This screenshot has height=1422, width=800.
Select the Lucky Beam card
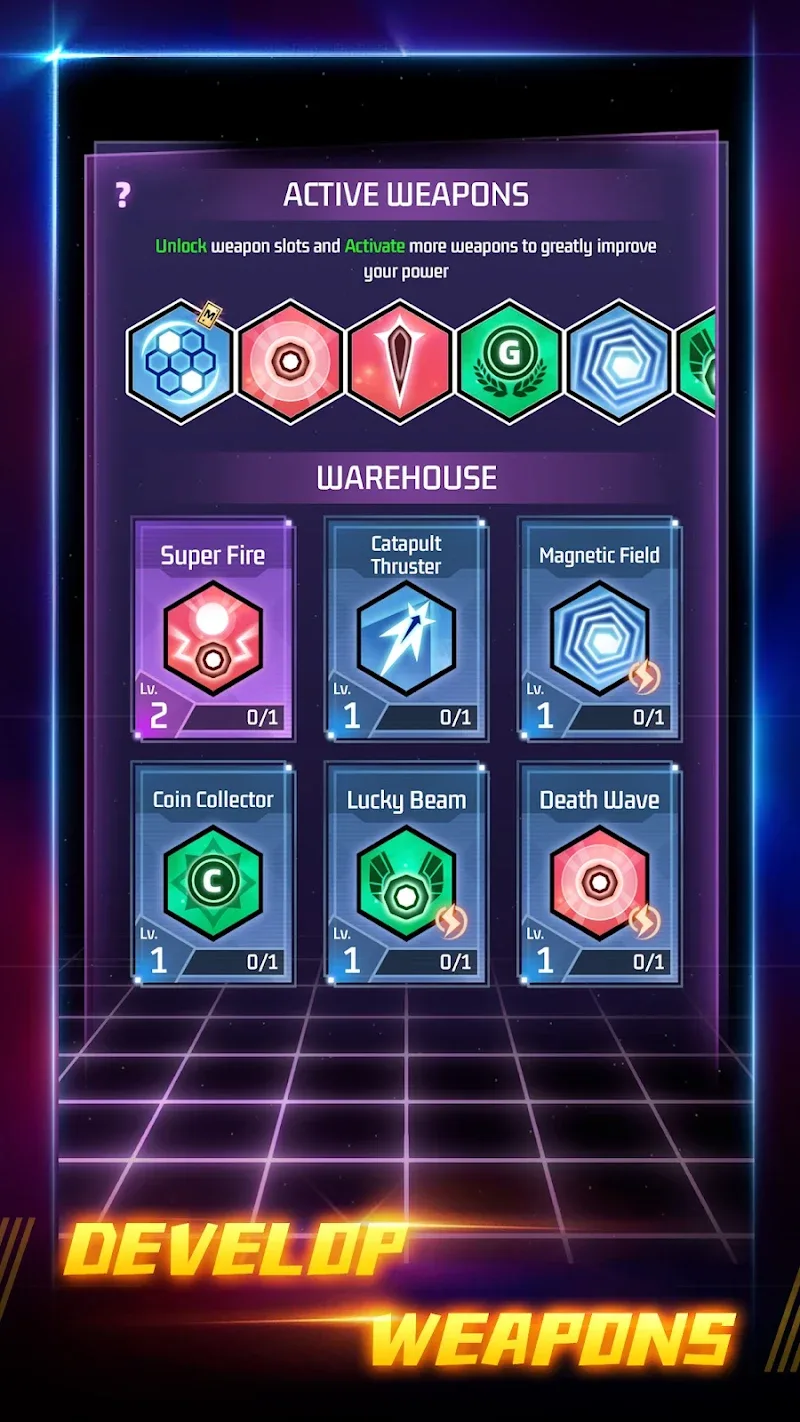coord(406,872)
